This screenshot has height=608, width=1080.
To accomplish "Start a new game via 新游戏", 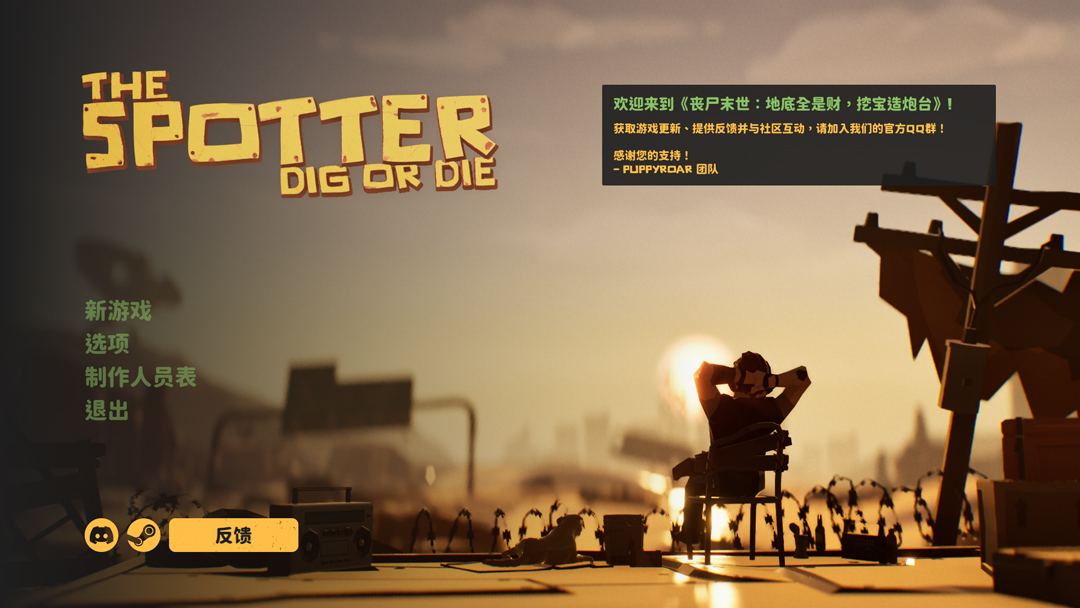I will pos(118,311).
